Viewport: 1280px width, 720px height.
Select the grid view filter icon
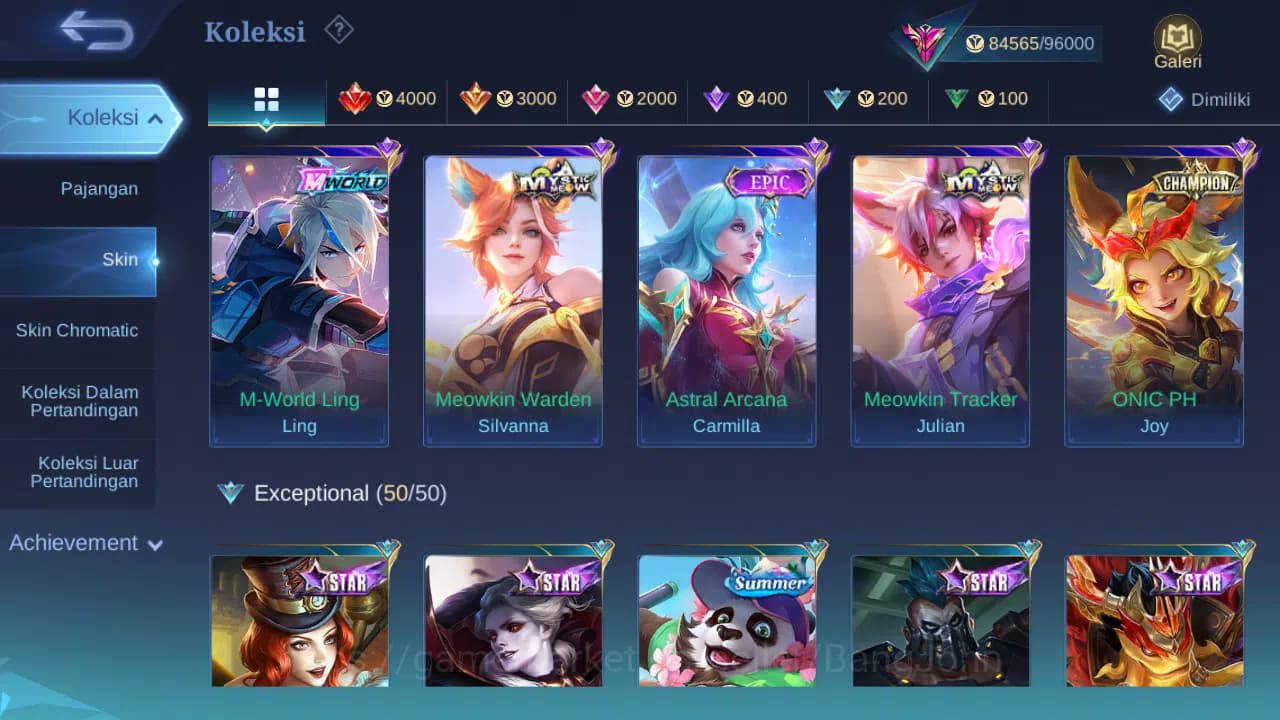point(265,99)
